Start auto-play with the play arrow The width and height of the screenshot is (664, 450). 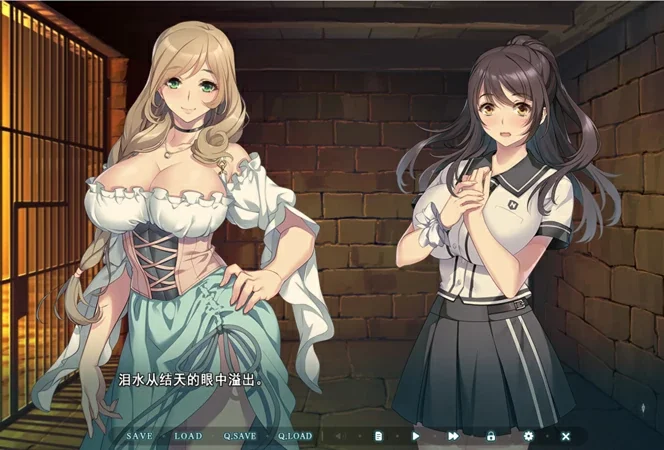coord(416,436)
